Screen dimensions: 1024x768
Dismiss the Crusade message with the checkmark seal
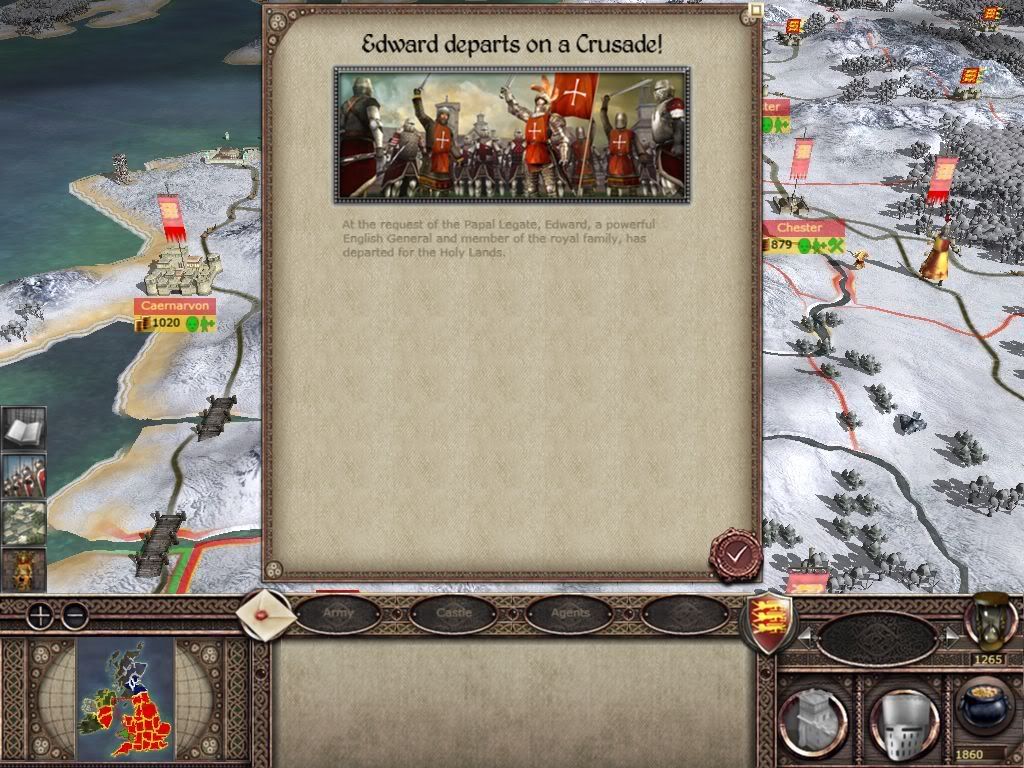(736, 553)
